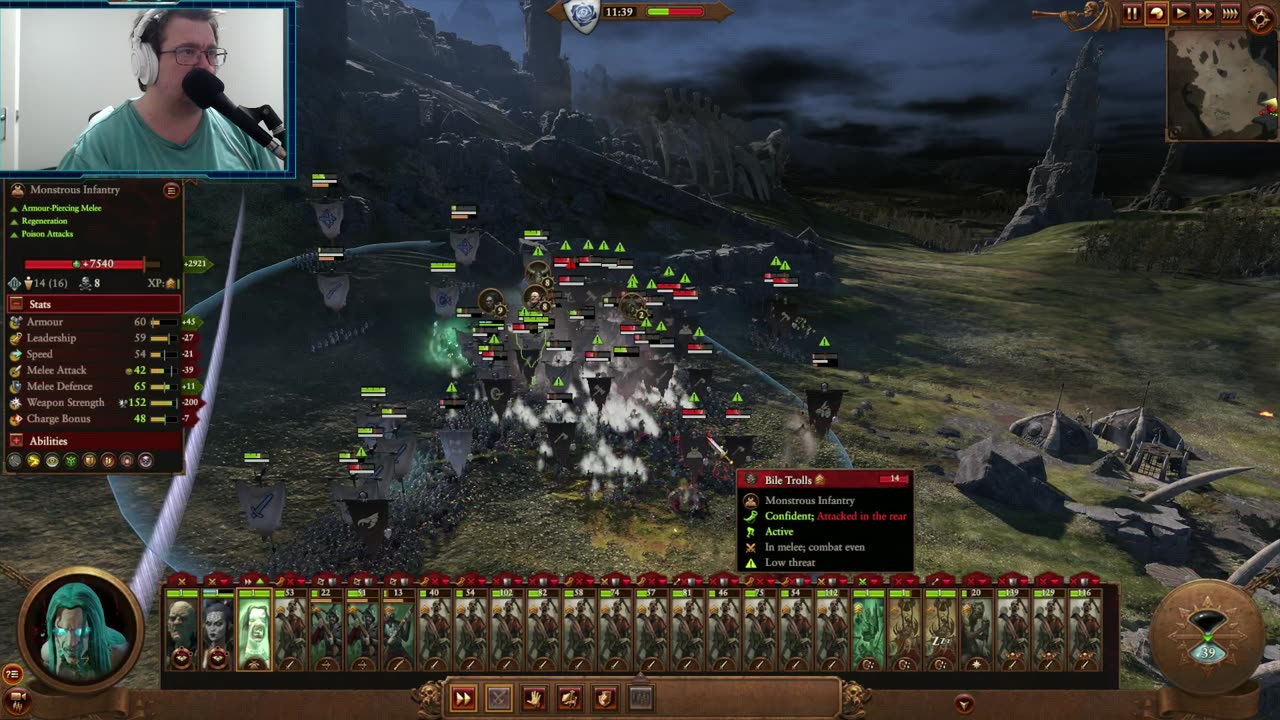The height and width of the screenshot is (720, 1280).
Task: Switch to fastest battle speed
Action: click(x=1230, y=13)
